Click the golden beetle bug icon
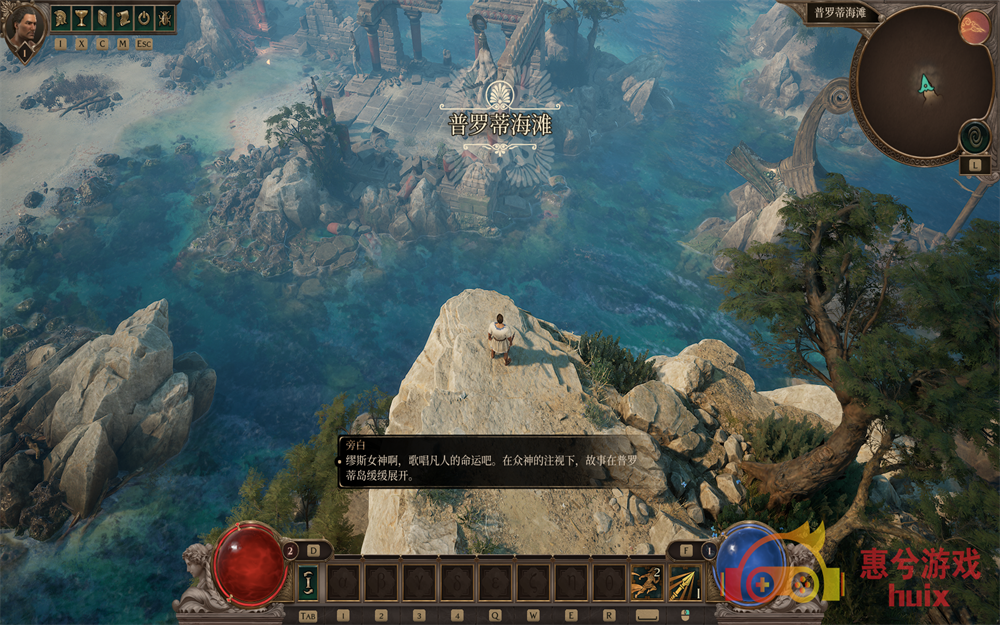Image resolution: width=1000 pixels, height=625 pixels. tap(164, 18)
